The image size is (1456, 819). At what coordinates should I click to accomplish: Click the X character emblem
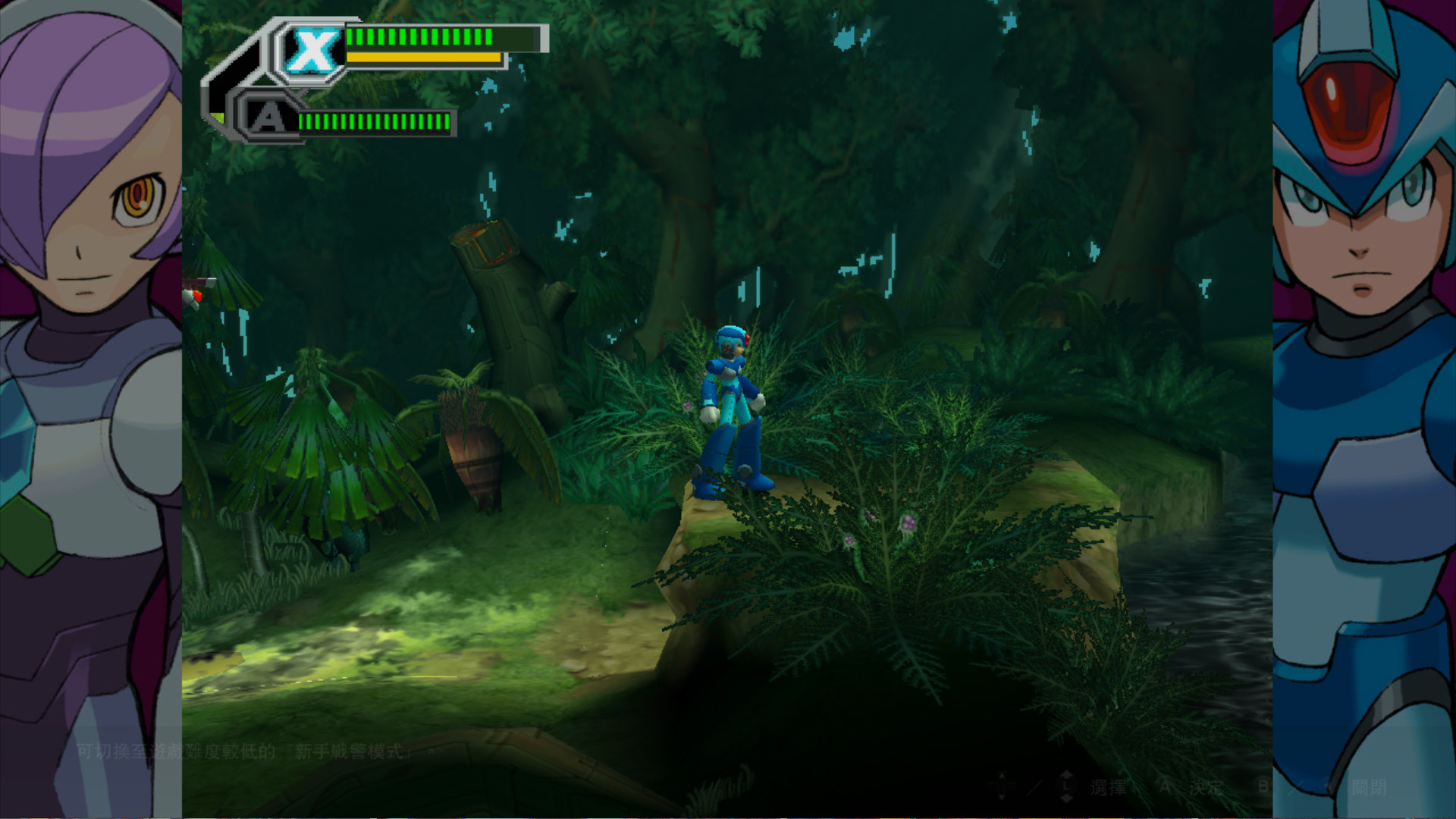[x=312, y=51]
